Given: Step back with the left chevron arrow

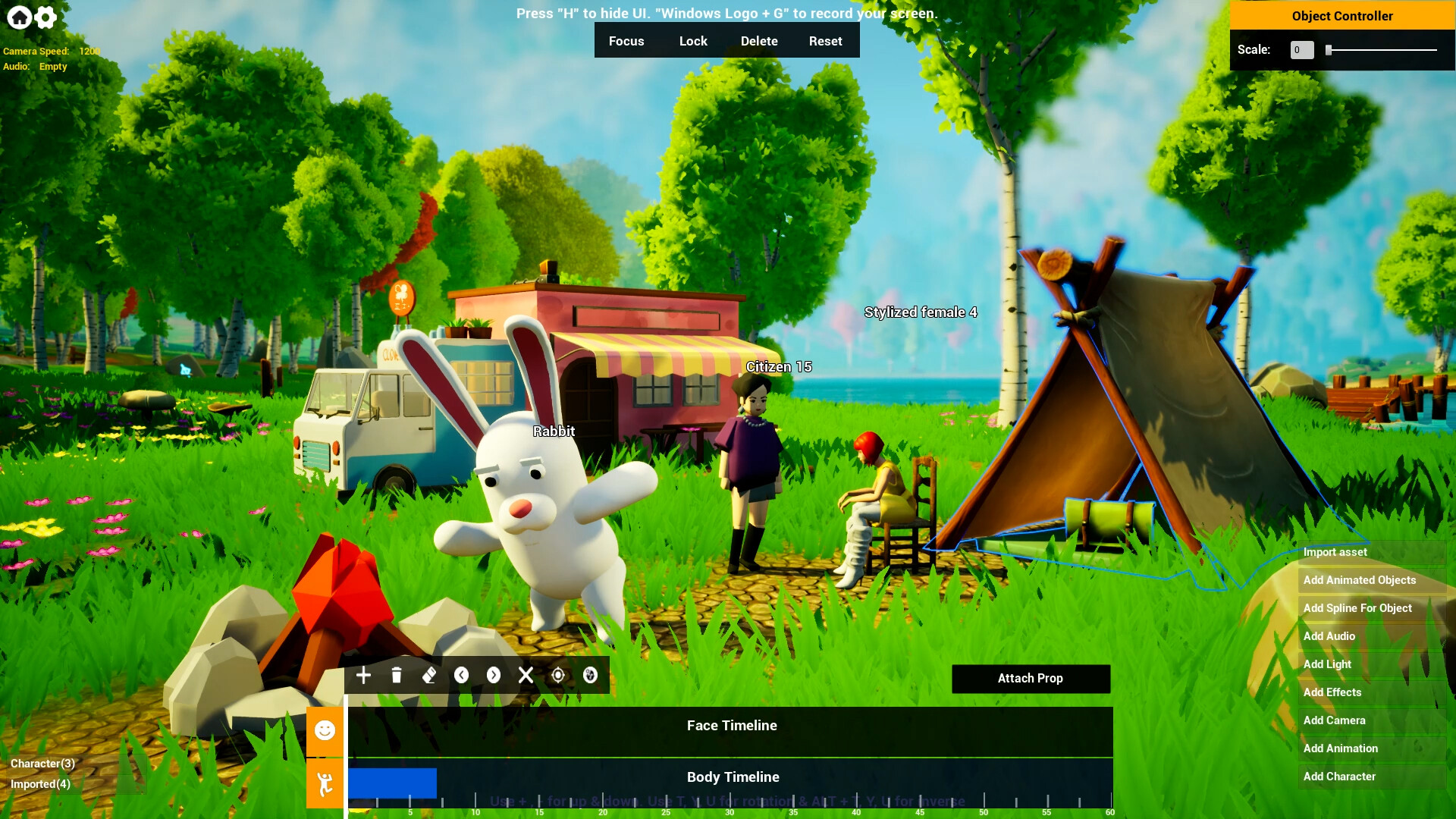Looking at the screenshot, I should pos(462,675).
